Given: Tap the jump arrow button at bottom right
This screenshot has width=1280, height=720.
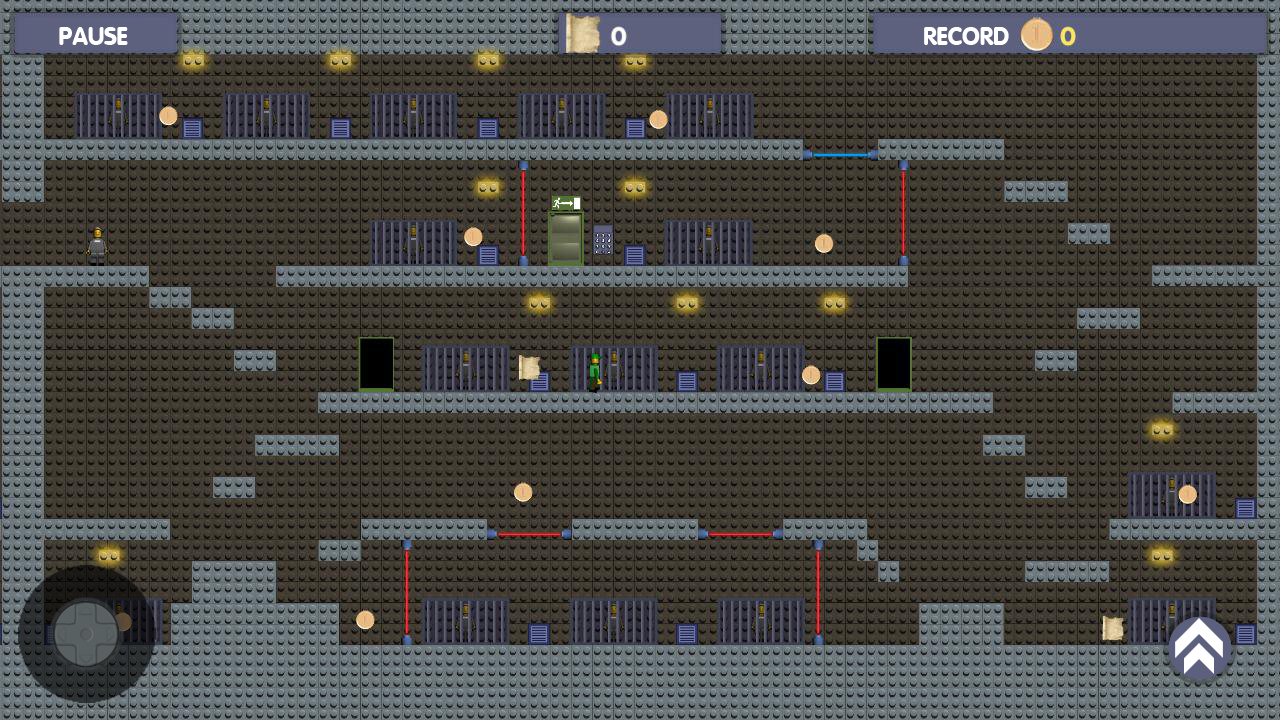Looking at the screenshot, I should [x=1200, y=648].
